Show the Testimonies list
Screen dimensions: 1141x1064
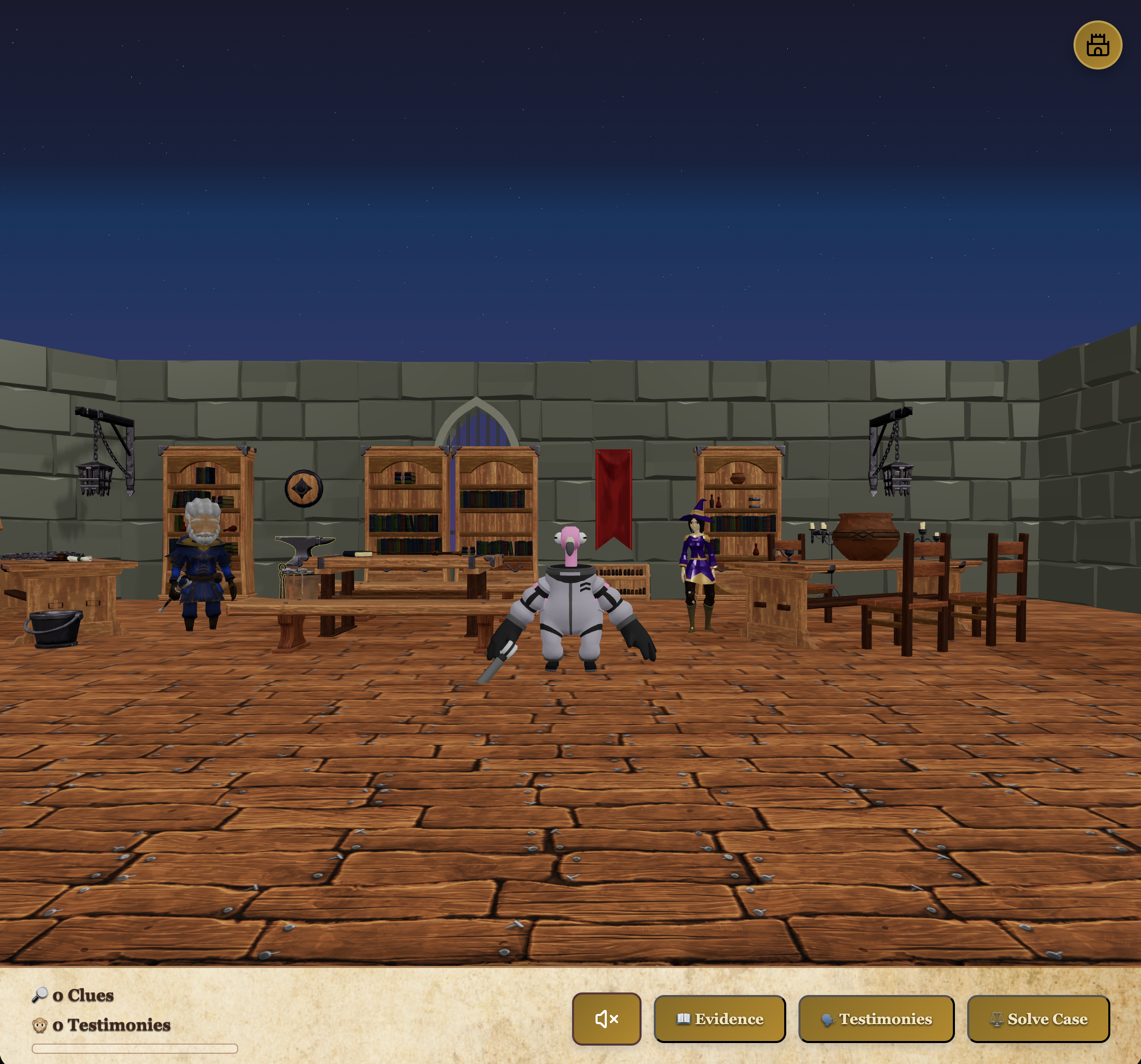tap(876, 1019)
